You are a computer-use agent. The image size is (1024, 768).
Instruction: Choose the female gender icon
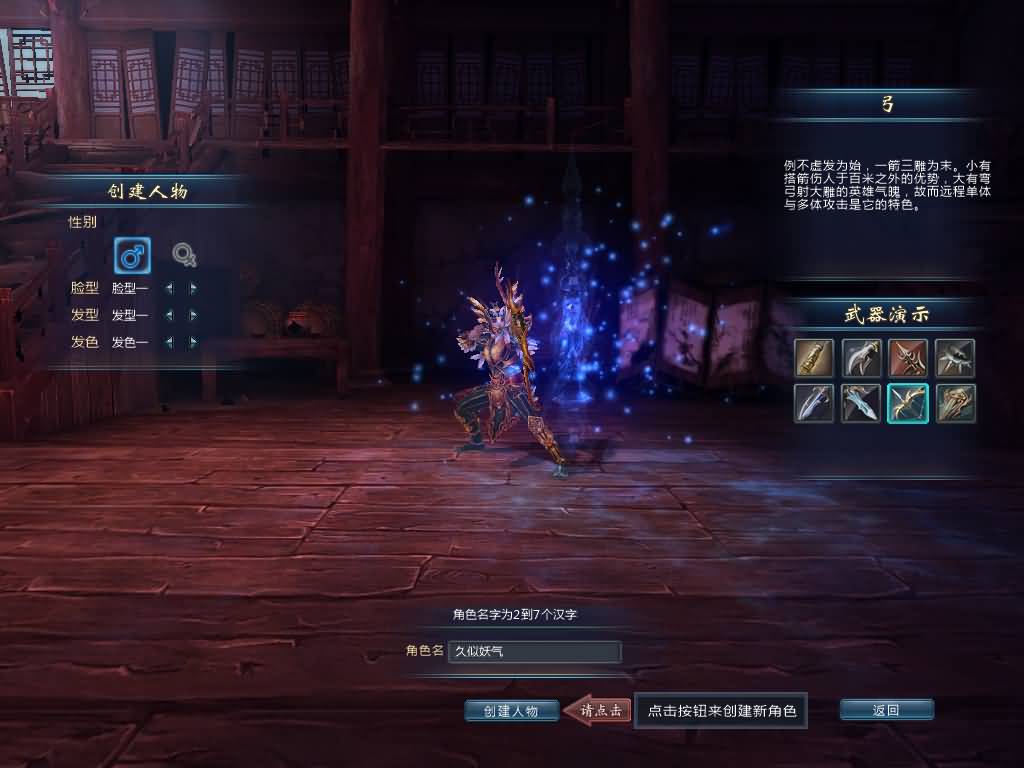coord(184,256)
